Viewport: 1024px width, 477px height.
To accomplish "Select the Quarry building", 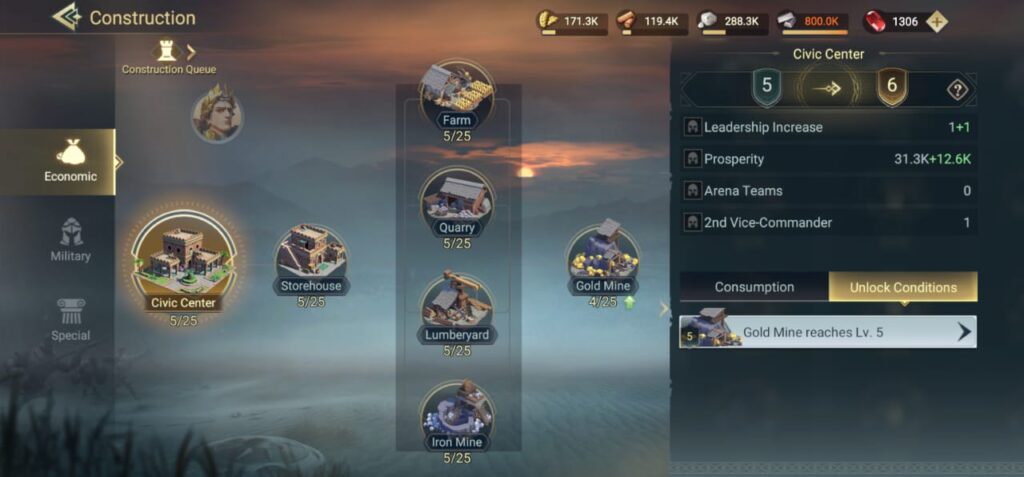I will (x=456, y=201).
